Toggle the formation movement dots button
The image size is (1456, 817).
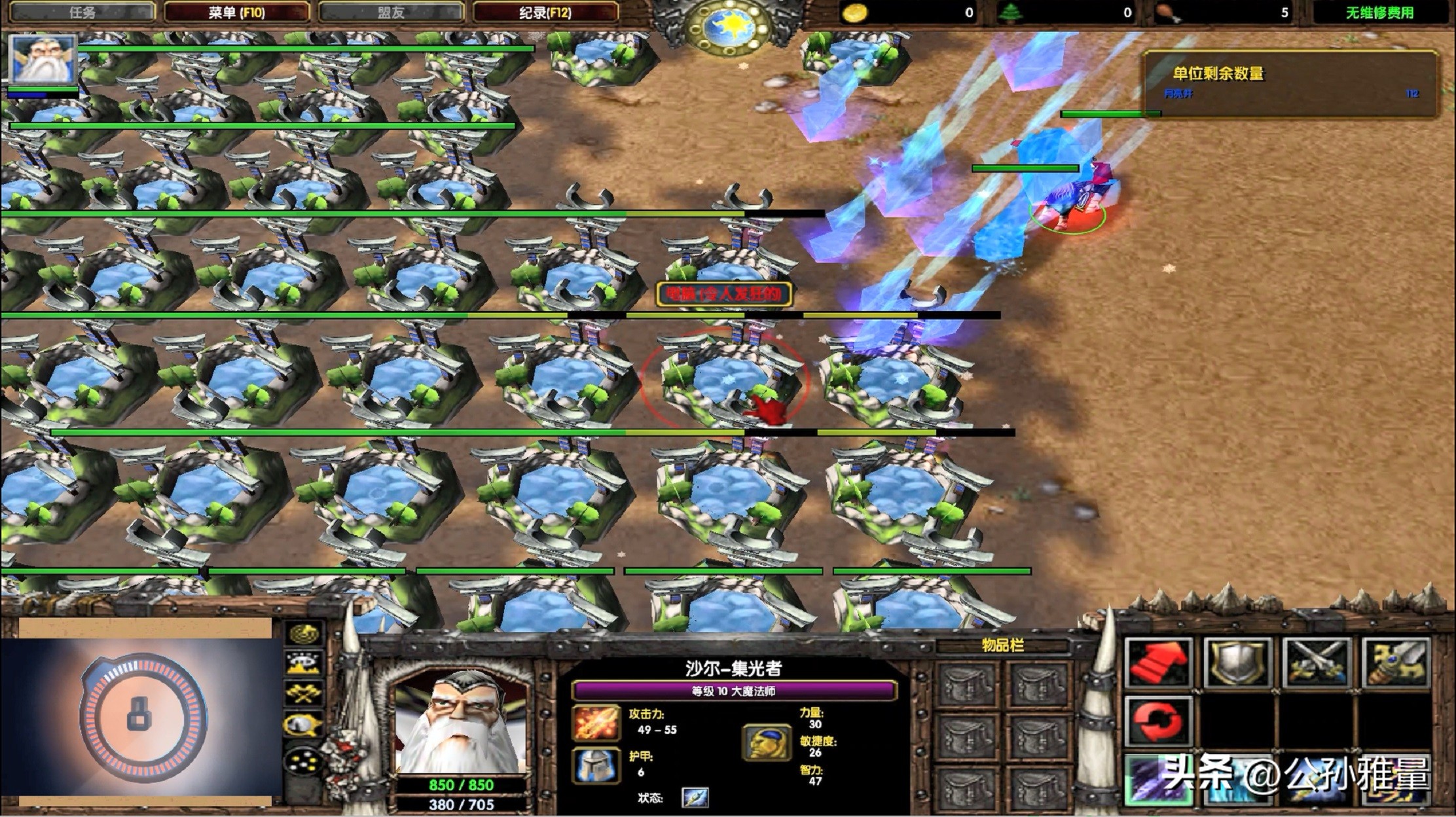click(304, 761)
